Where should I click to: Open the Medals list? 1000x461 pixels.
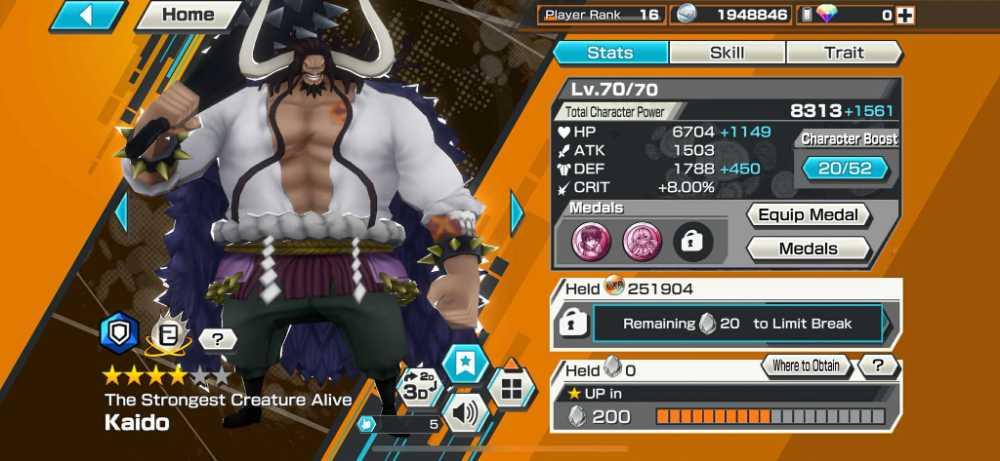pos(808,248)
